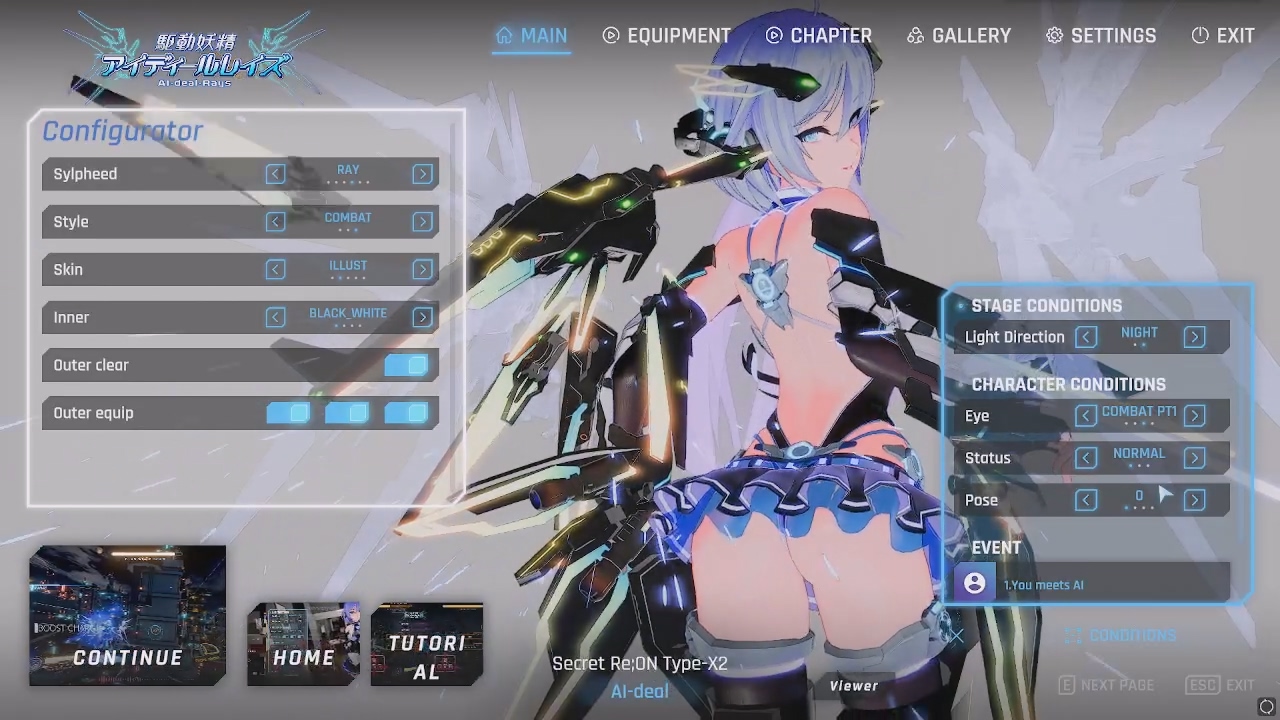This screenshot has width=1280, height=720.
Task: Step Pose to the previous value
Action: (1086, 500)
